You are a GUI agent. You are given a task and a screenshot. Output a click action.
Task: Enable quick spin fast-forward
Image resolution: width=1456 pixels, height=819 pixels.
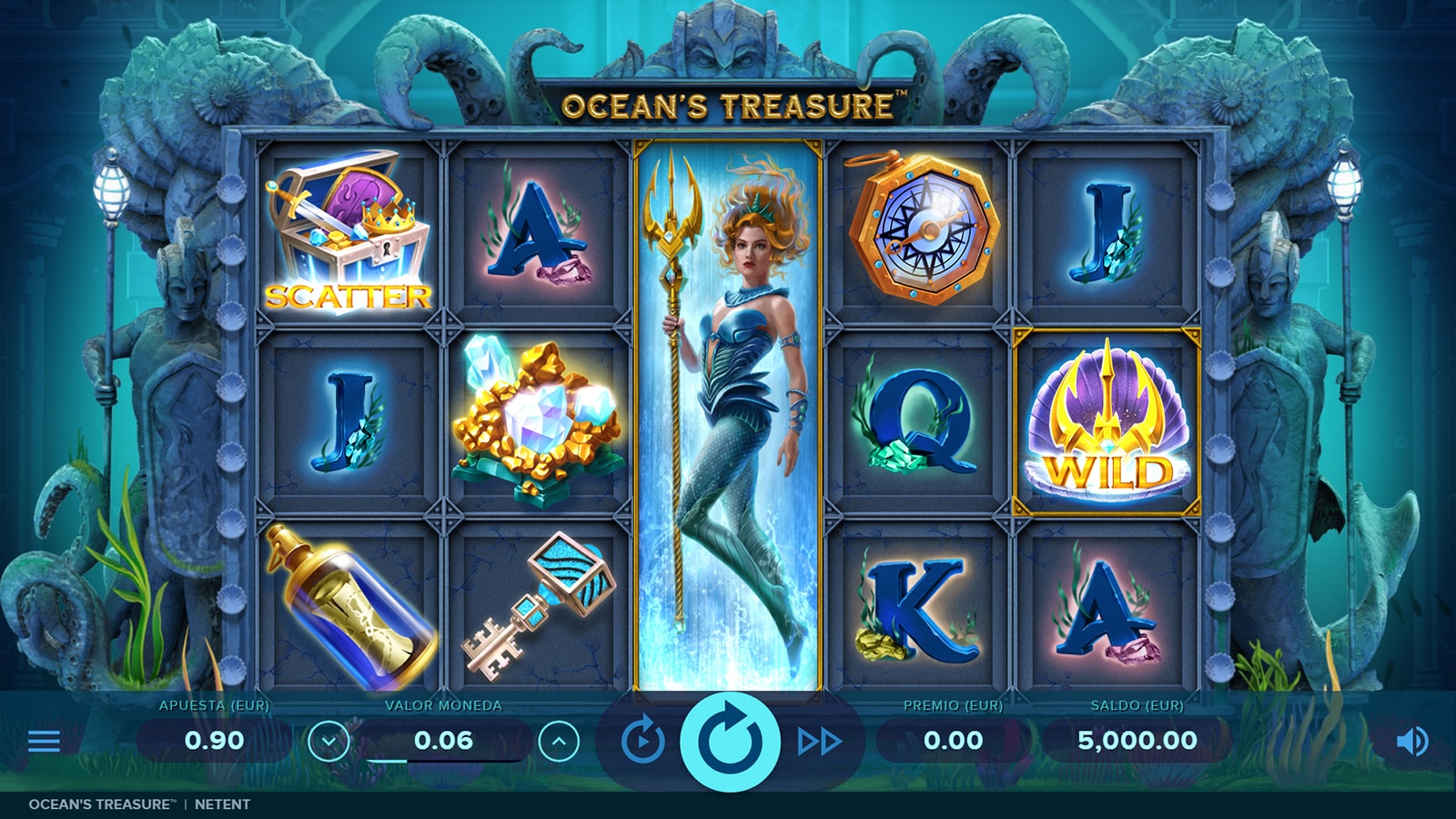coord(819,742)
